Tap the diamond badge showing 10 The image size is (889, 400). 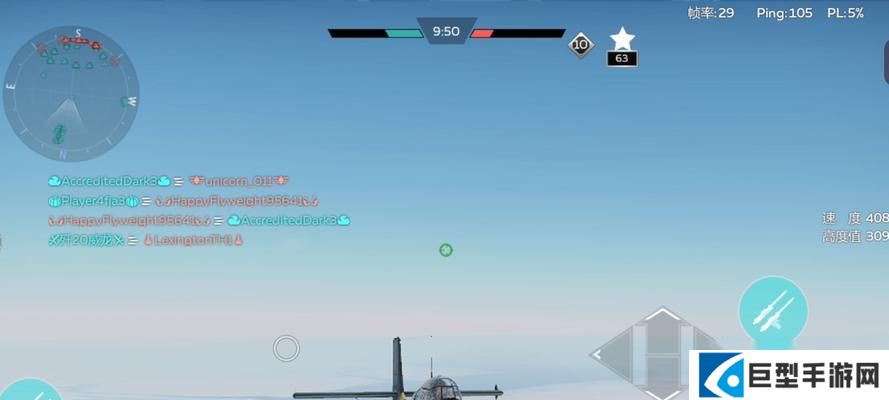[x=581, y=44]
